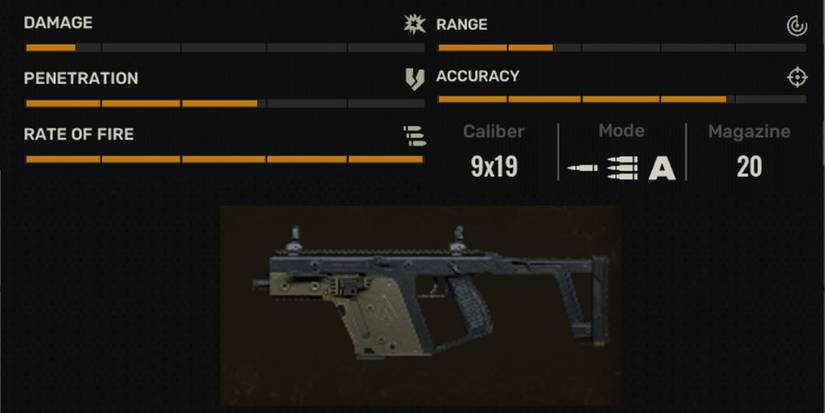Click the accuracy crosshair icon

tap(796, 78)
